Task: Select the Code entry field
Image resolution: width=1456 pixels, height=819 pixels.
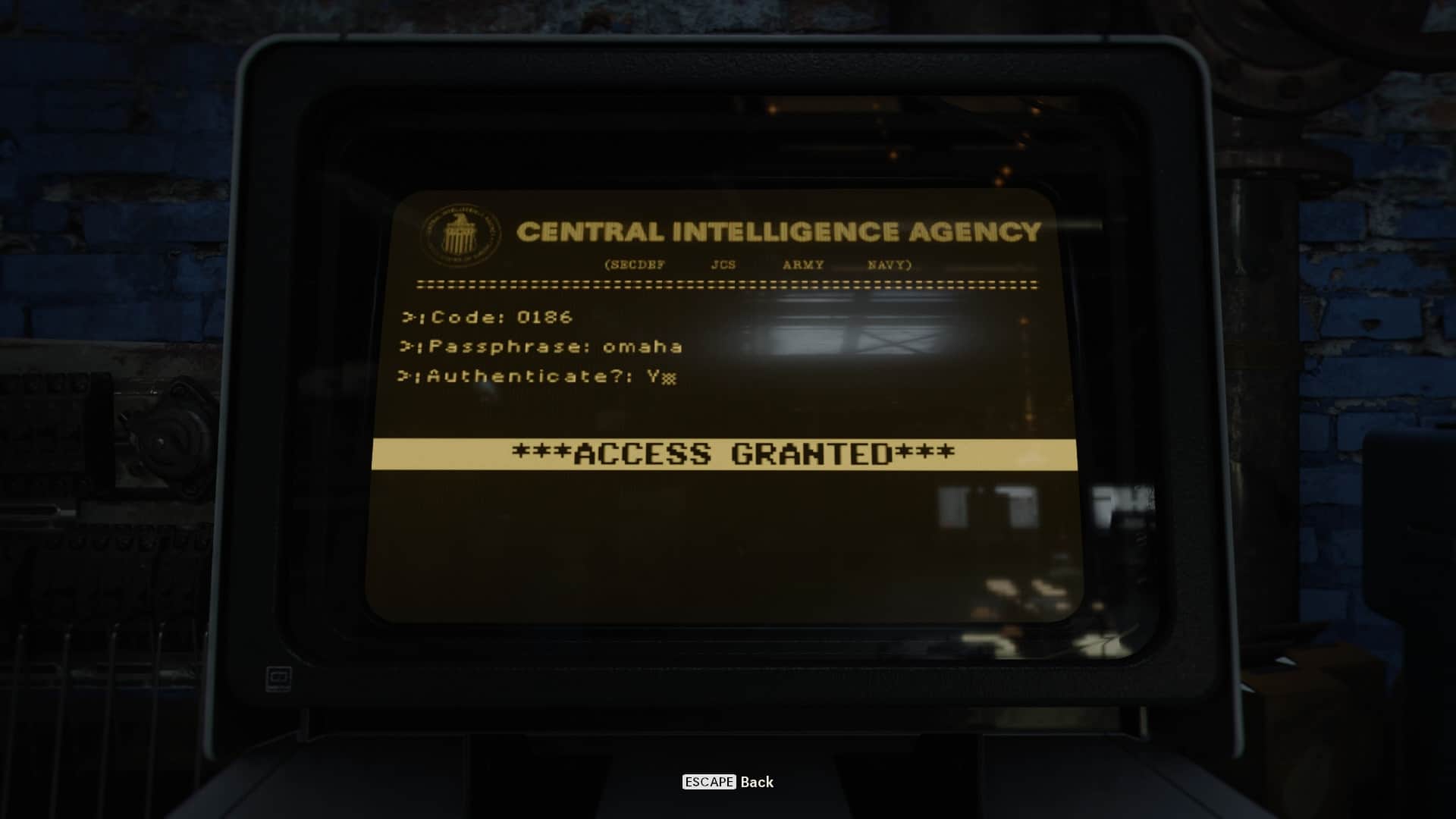Action: (544, 317)
